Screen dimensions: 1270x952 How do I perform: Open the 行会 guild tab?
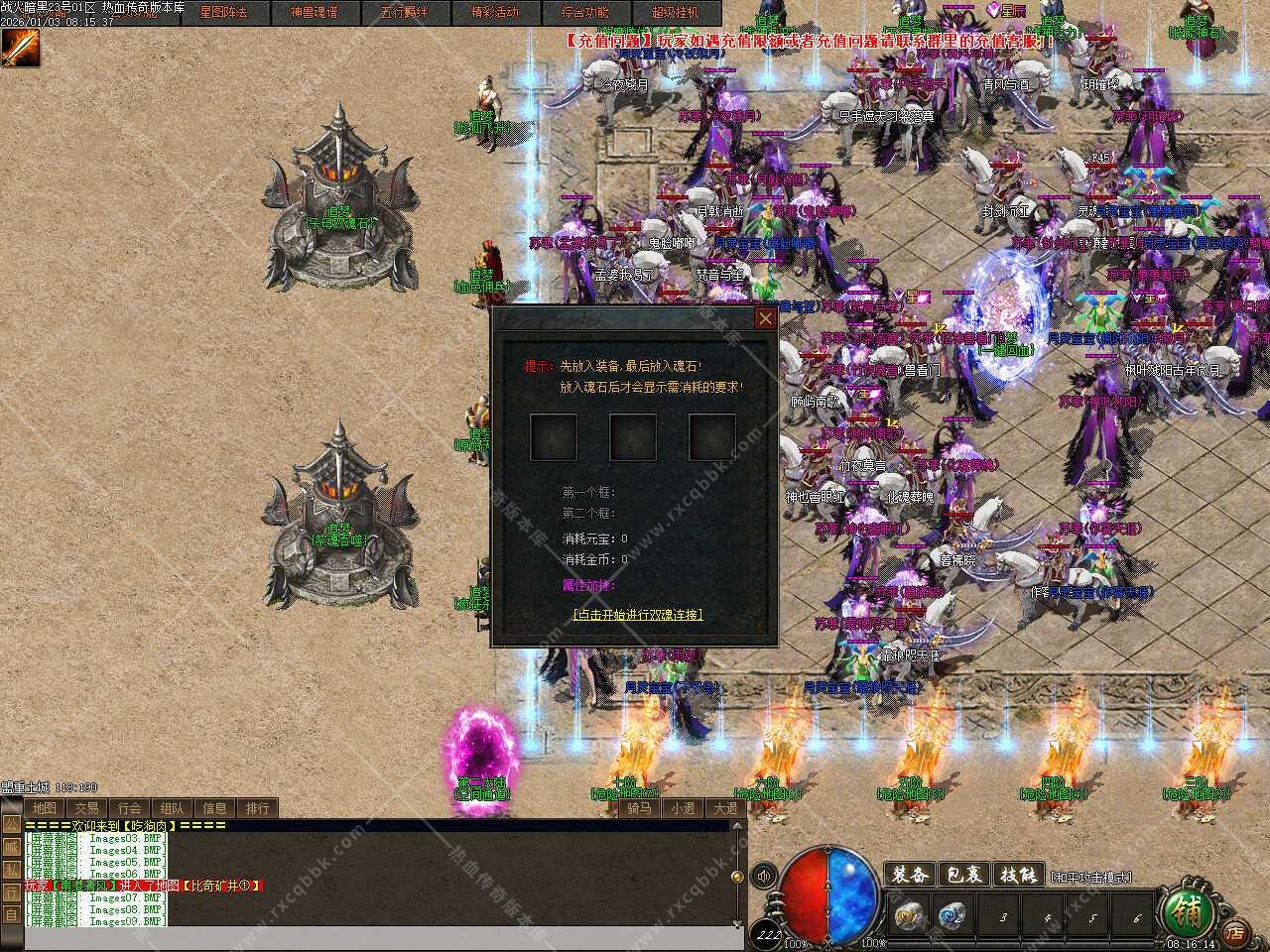[x=130, y=808]
